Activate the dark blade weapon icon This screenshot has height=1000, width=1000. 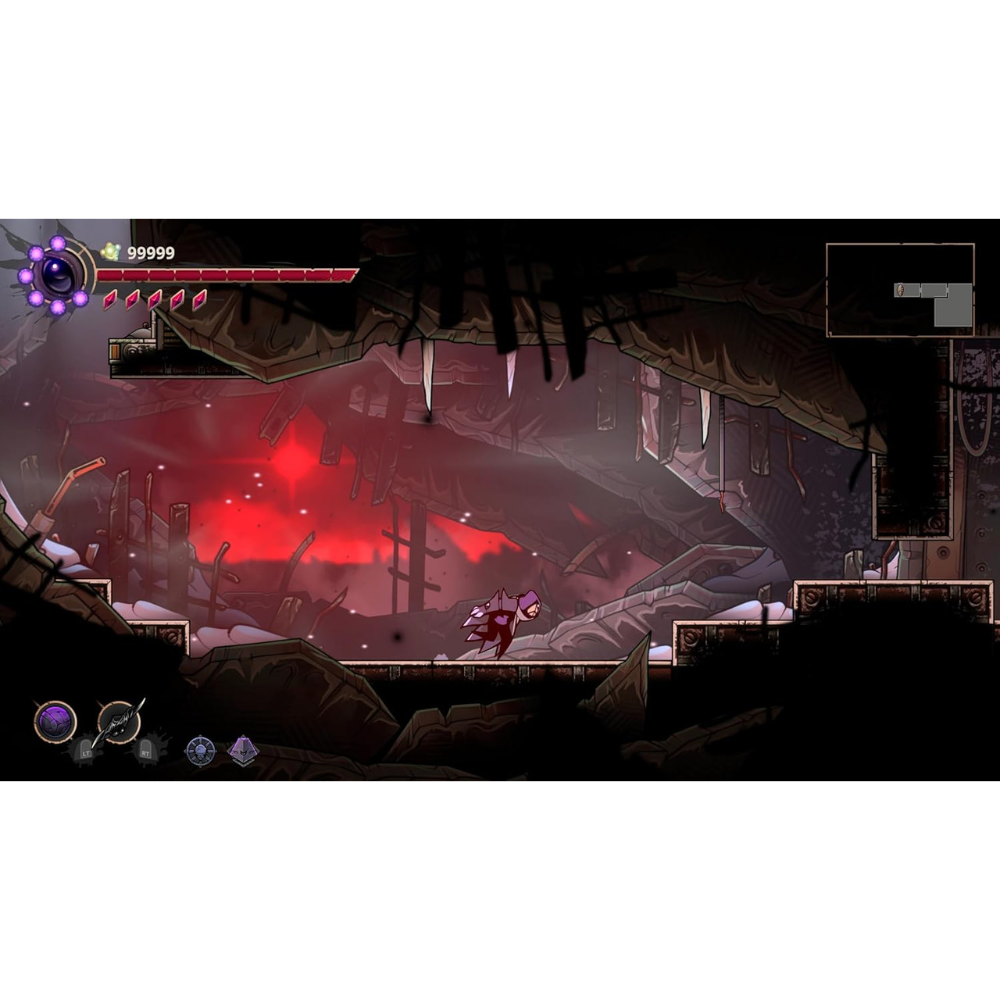point(120,720)
